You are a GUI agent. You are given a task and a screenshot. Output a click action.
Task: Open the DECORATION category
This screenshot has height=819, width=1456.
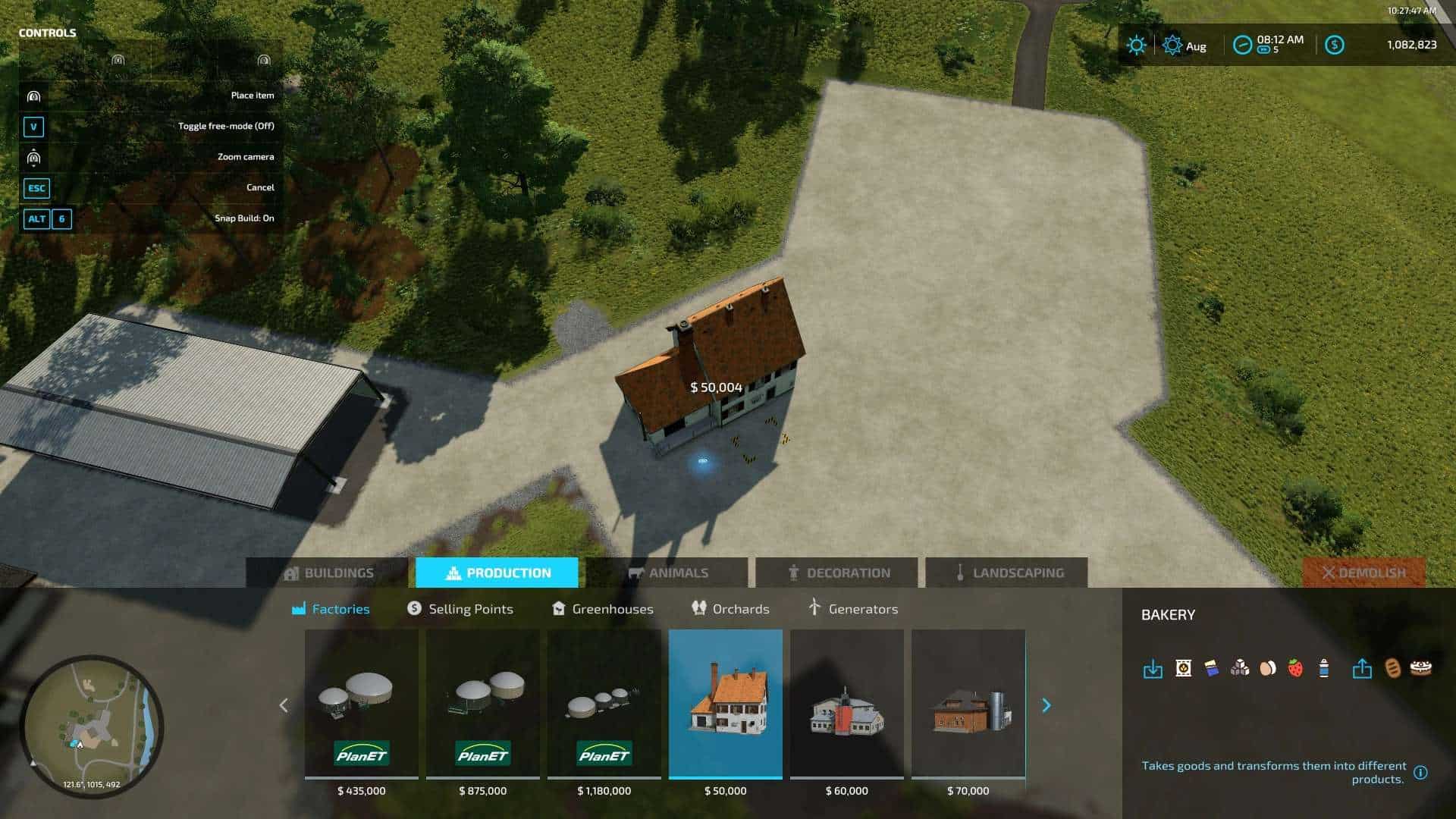click(x=840, y=573)
